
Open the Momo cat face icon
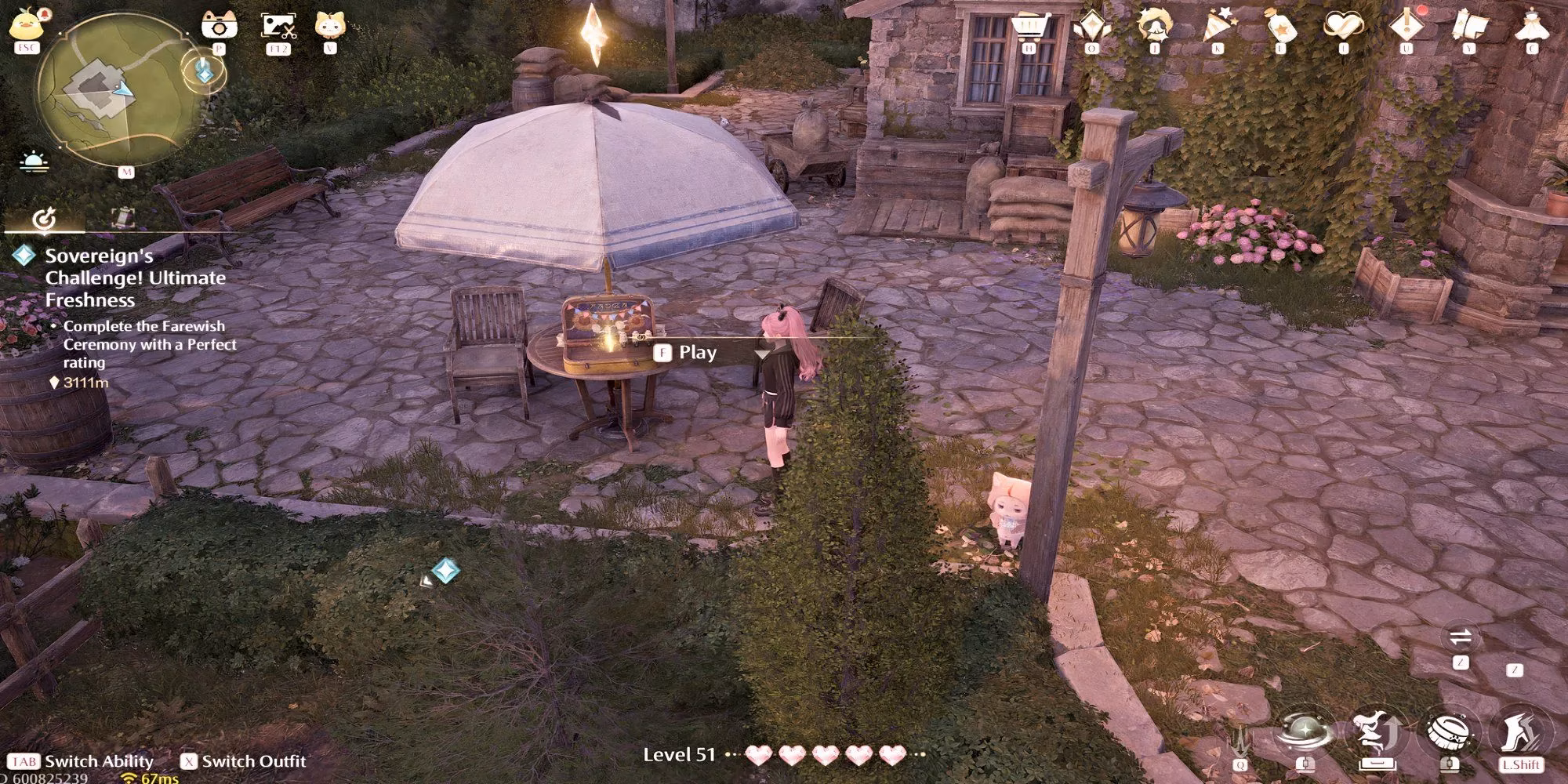(330, 25)
